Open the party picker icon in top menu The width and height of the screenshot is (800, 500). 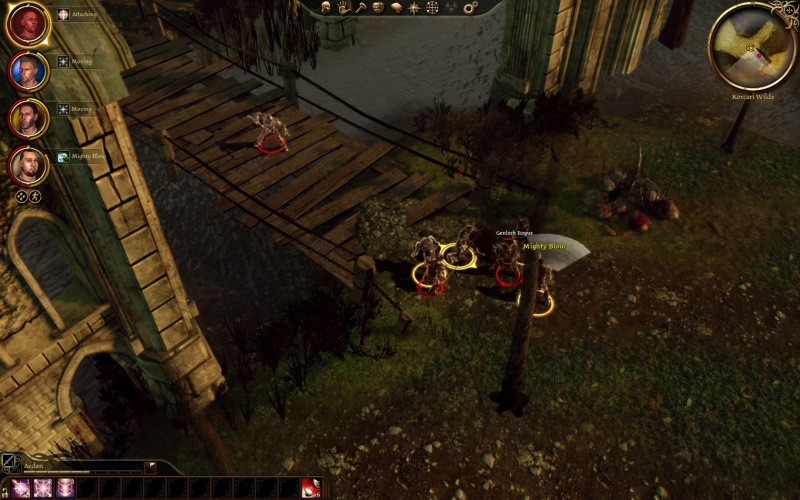click(x=450, y=7)
